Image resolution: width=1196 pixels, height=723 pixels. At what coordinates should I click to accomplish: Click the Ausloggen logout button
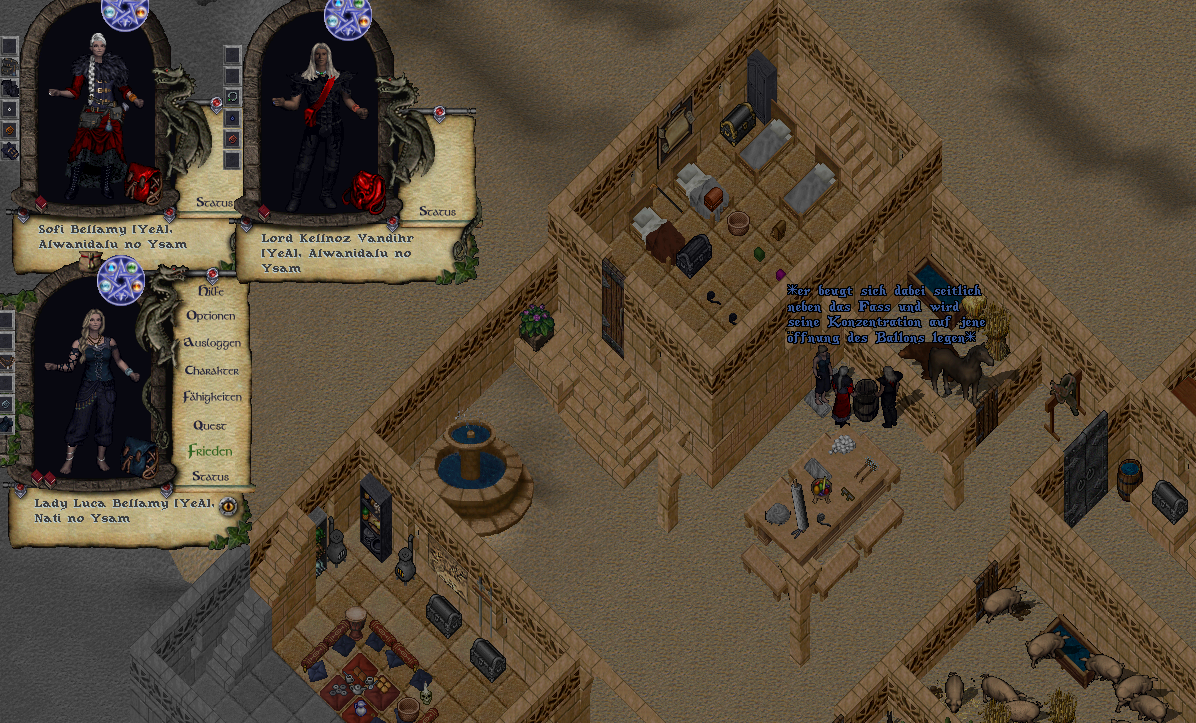212,343
